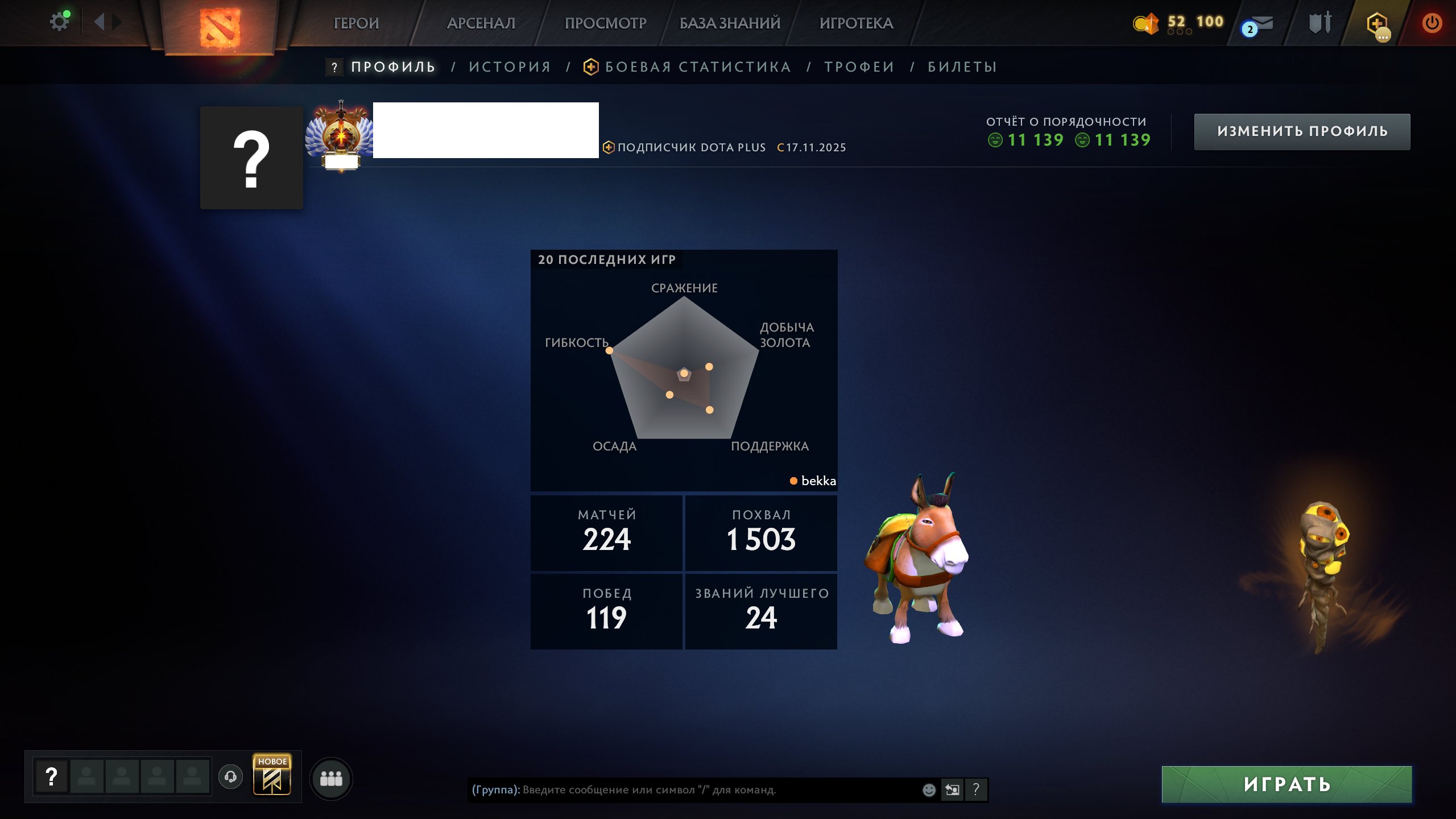1456x819 pixels.
Task: Click inside the group chat message field
Action: (x=682, y=789)
